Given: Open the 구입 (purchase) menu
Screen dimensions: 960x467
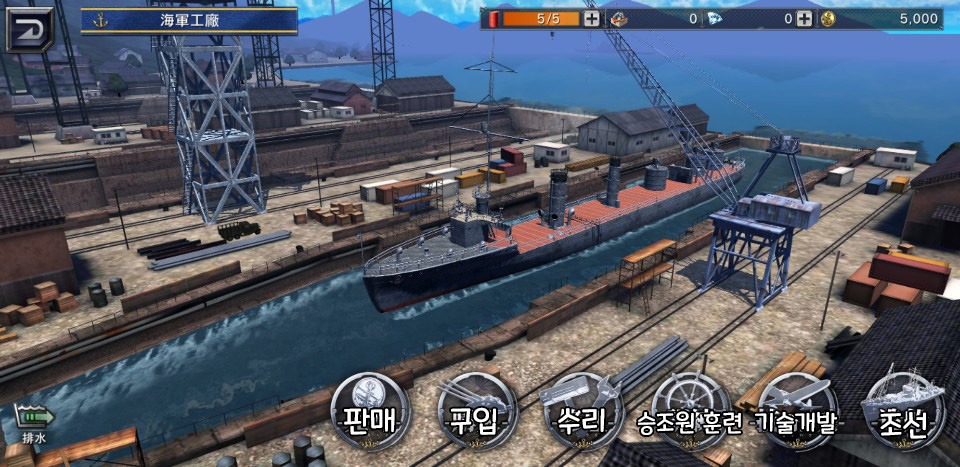Looking at the screenshot, I should [477, 412].
